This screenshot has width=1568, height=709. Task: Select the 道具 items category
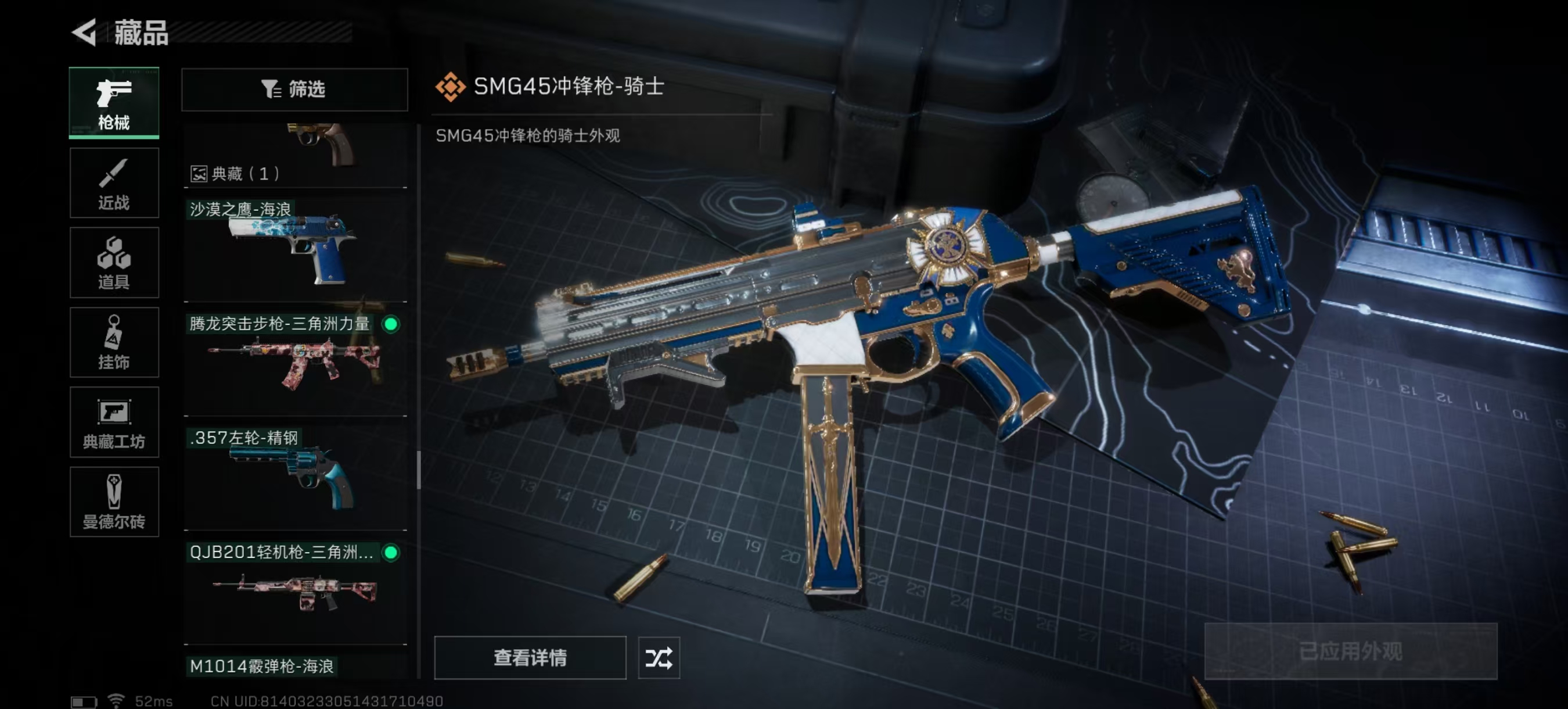[x=114, y=263]
